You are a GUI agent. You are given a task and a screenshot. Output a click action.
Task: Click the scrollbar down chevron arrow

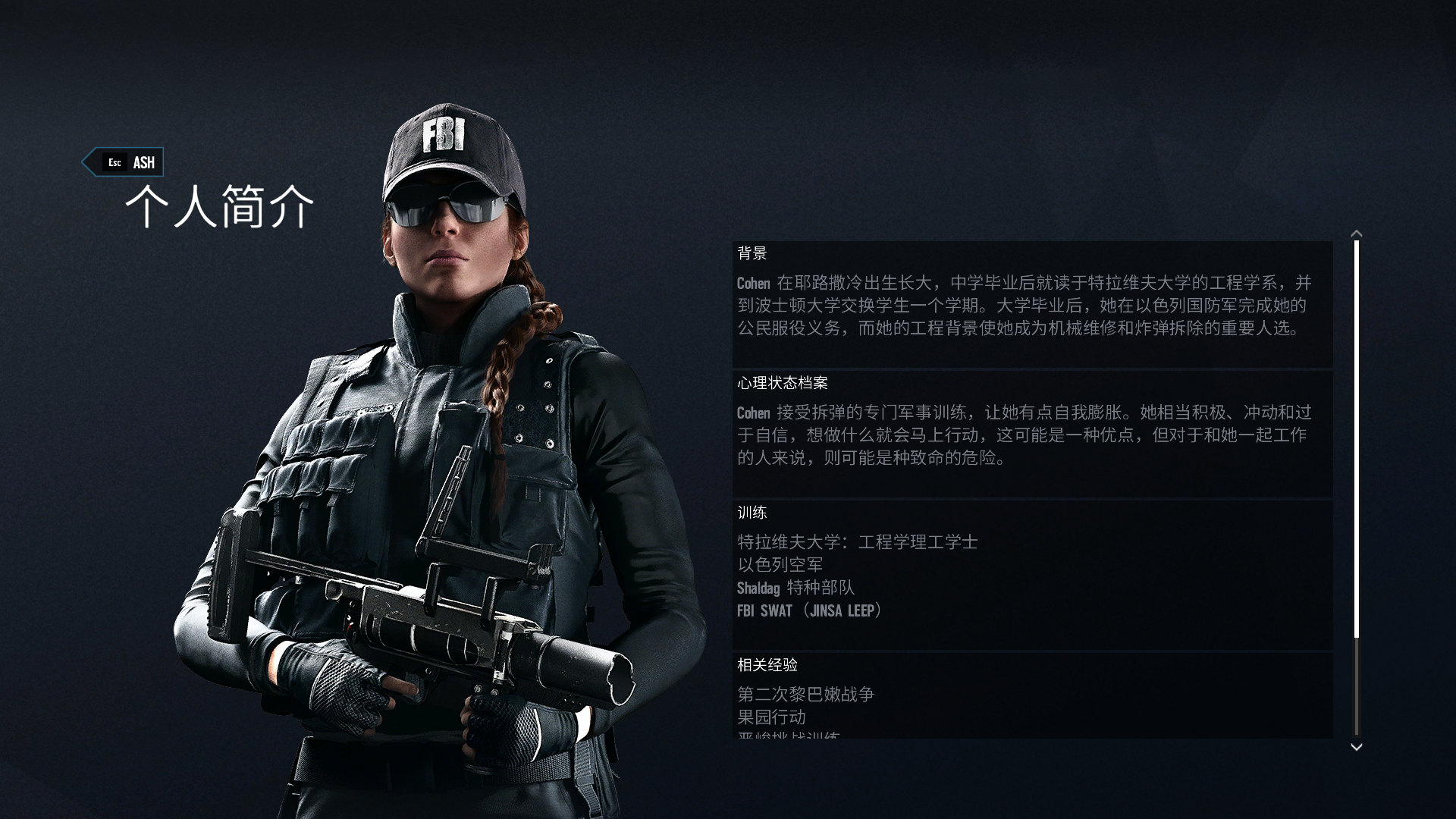tap(1358, 747)
